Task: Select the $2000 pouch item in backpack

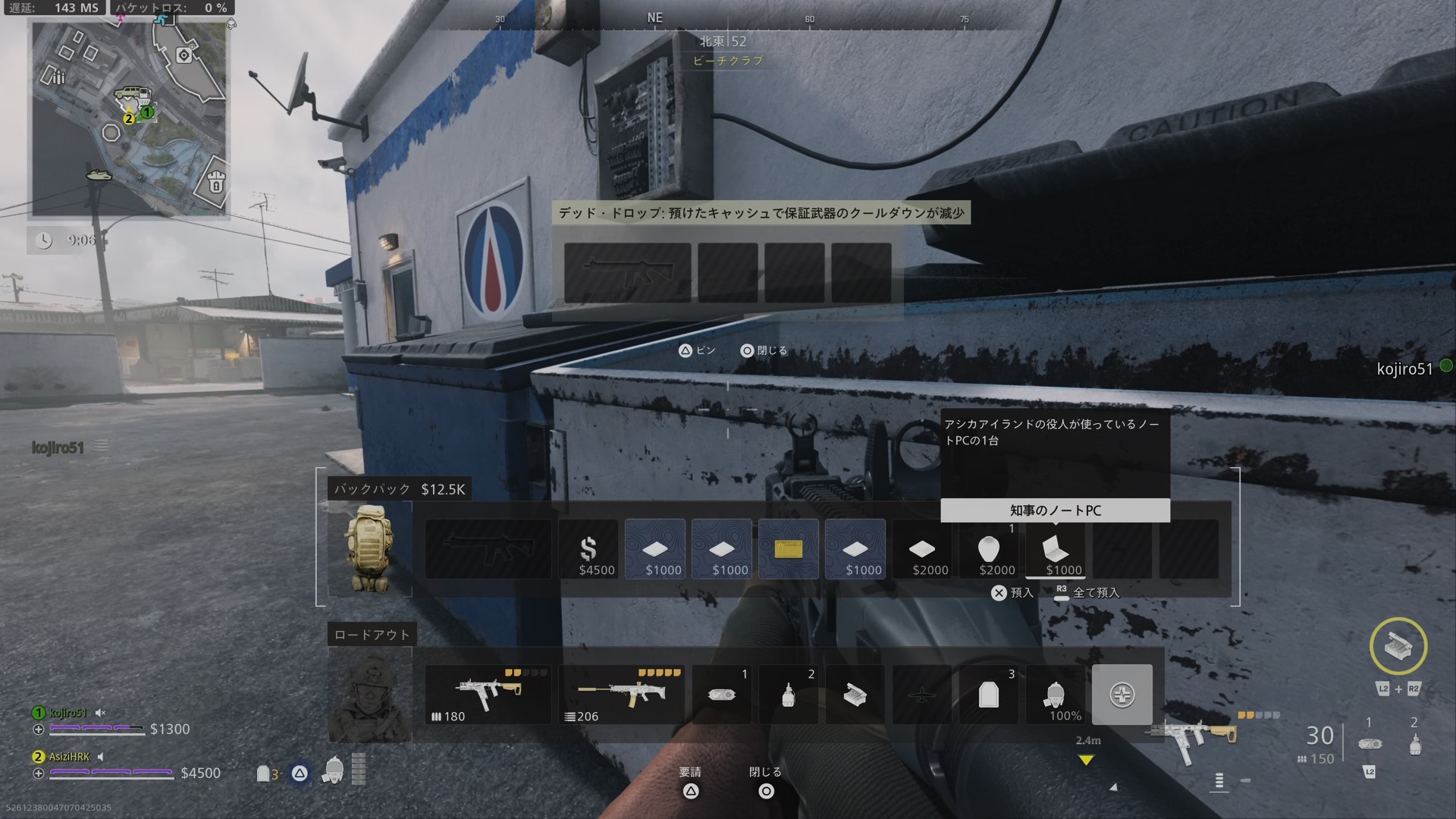Action: (989, 549)
